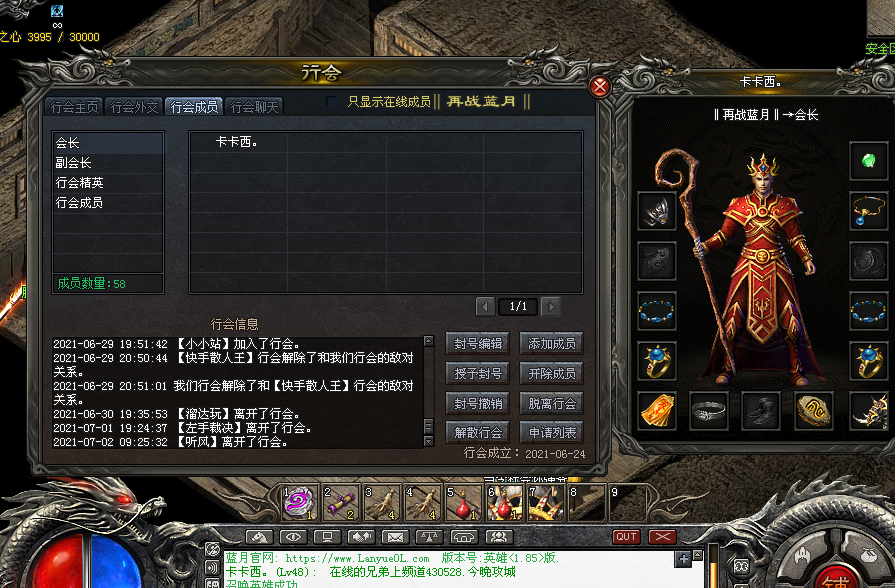Screen dimensions: 895x588
Task: Open 授予封号 to grant a title
Action: (x=478, y=374)
